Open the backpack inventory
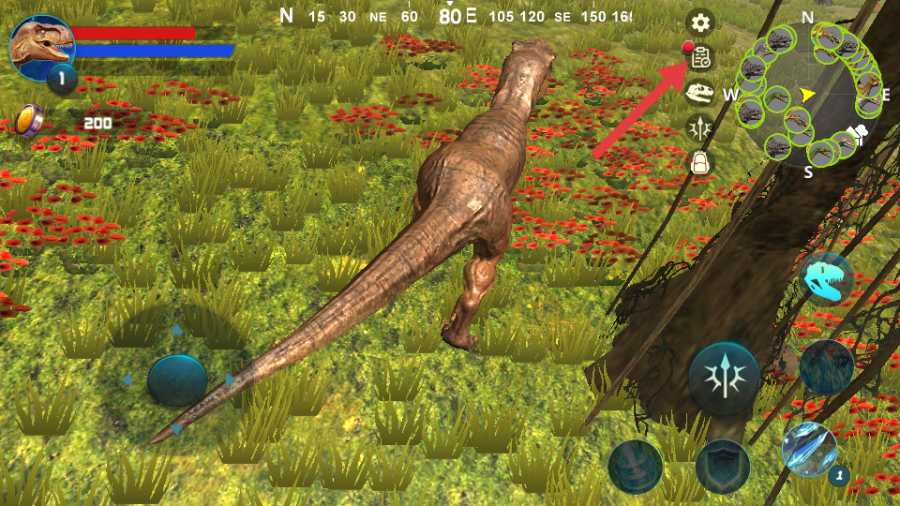 tap(700, 162)
